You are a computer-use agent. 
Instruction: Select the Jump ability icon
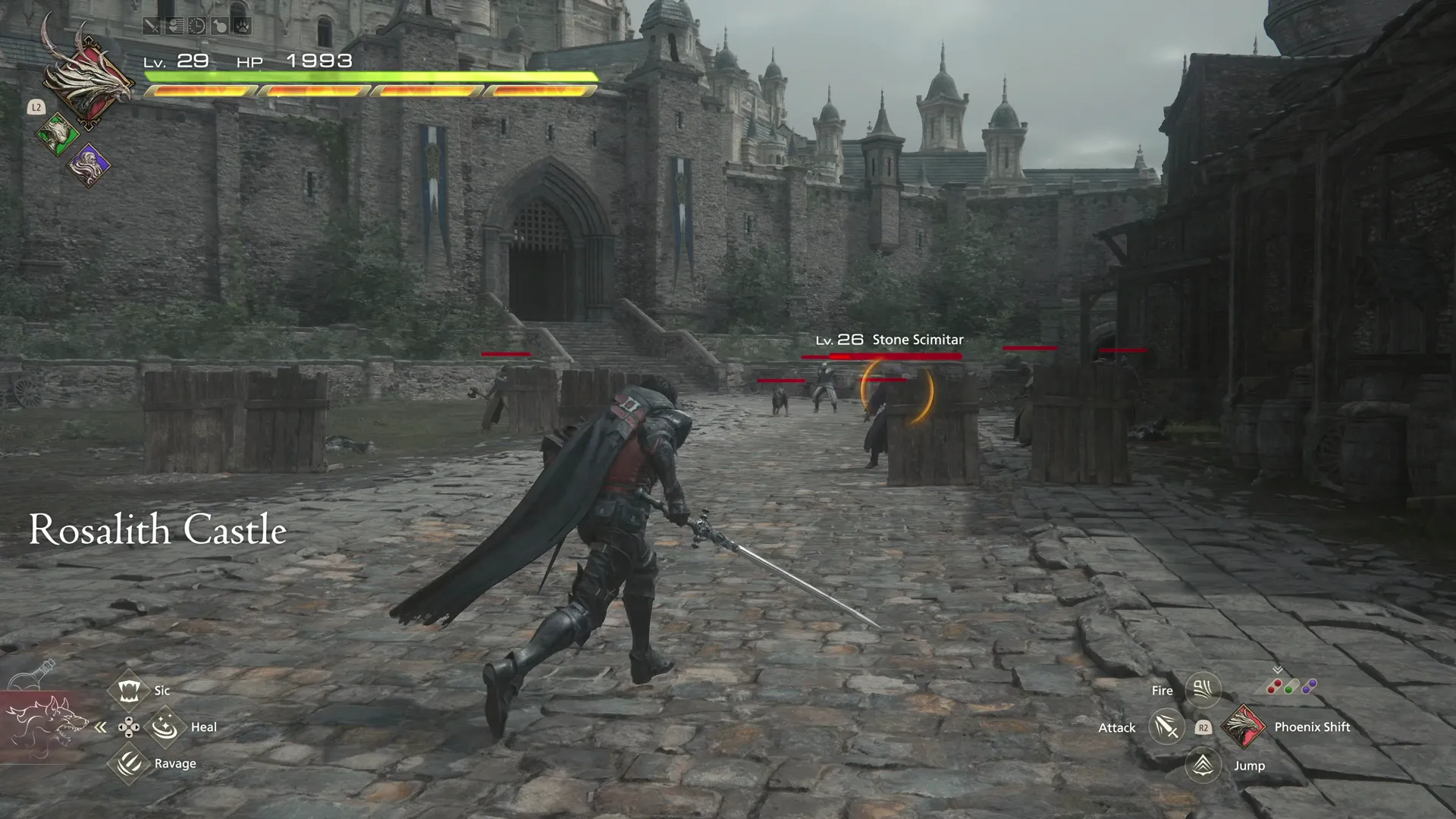pos(1203,764)
